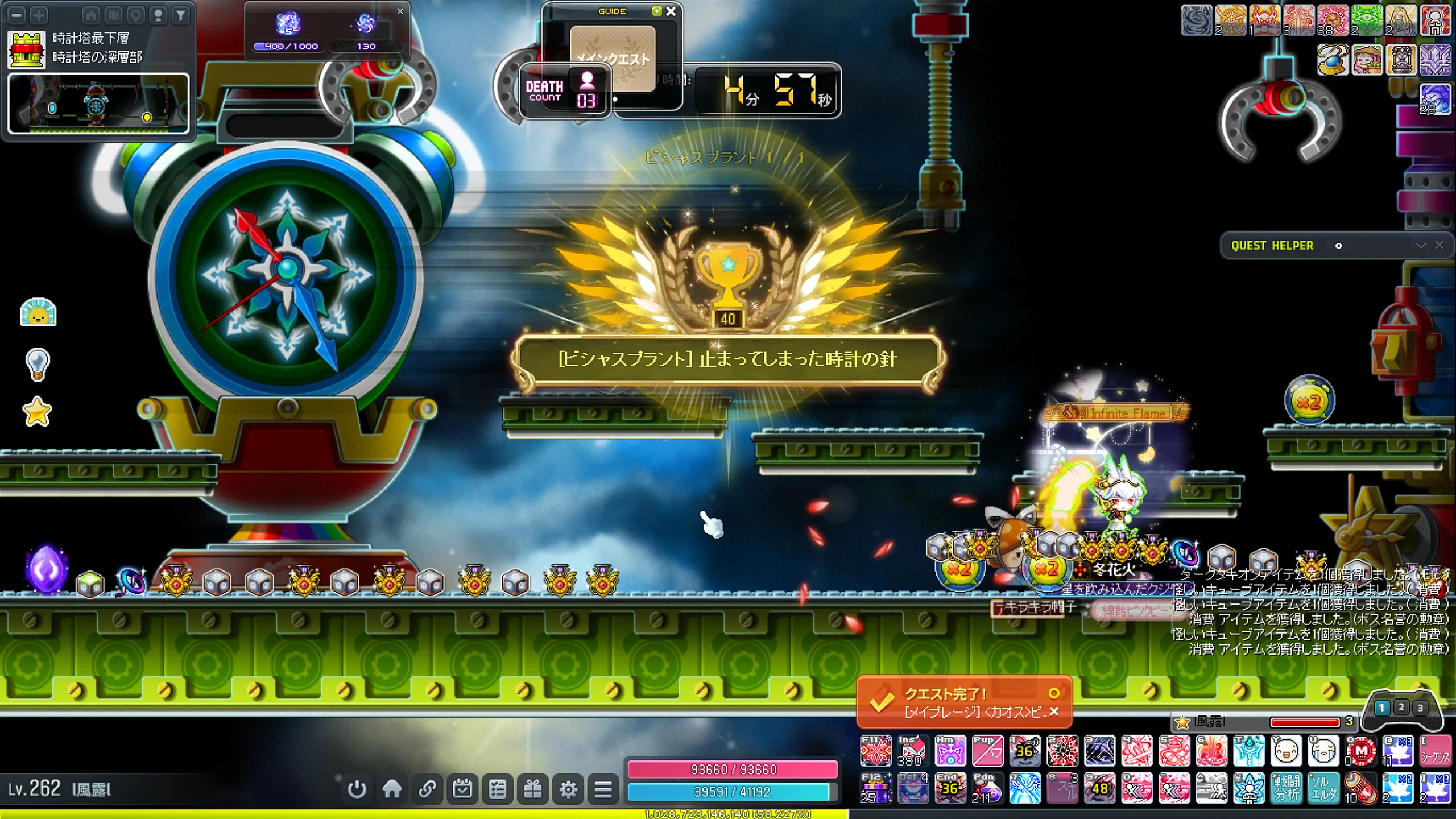Open the world map from minimap bar
This screenshot has height=819, width=1456.
point(113,15)
